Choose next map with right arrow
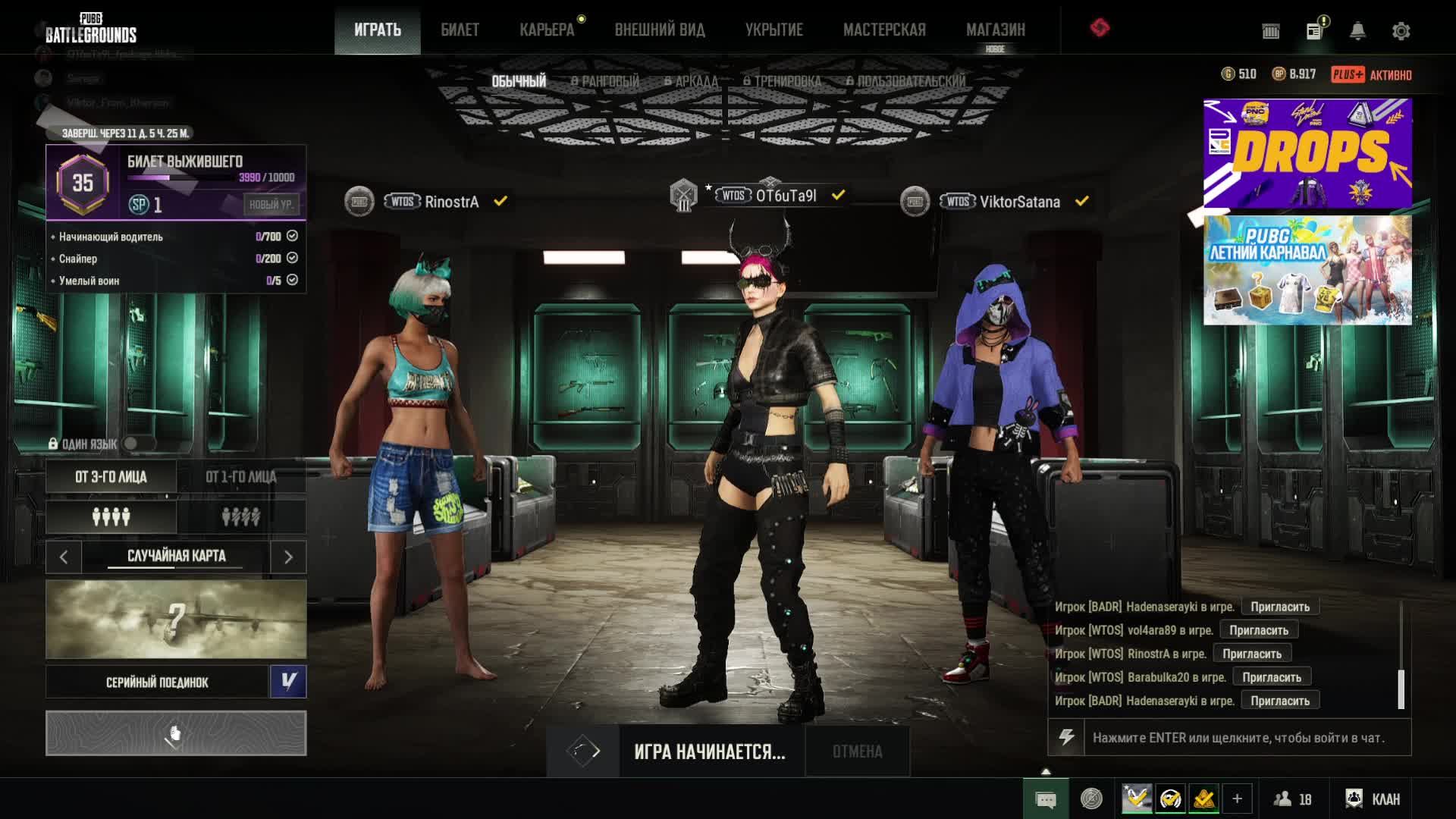The image size is (1456, 819). pos(288,557)
